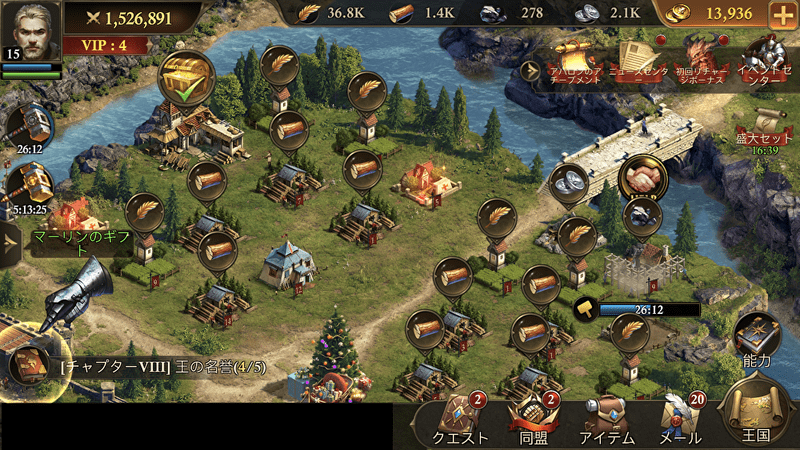Open the player avatar profile

tap(30, 30)
